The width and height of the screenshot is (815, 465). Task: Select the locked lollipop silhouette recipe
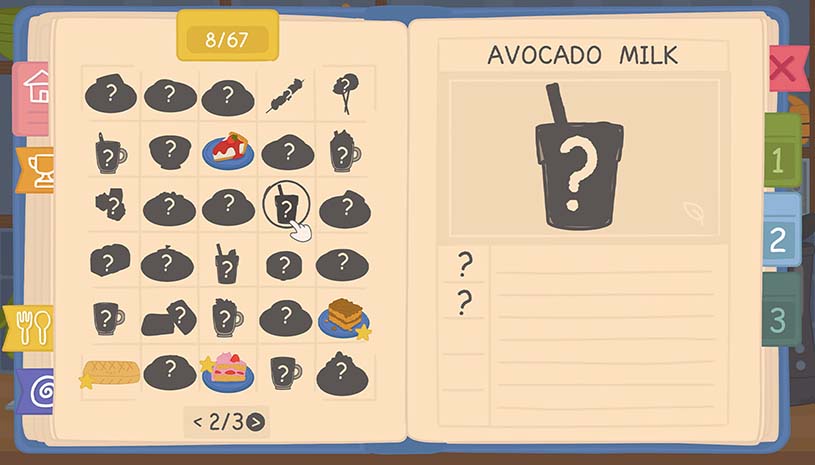(343, 94)
